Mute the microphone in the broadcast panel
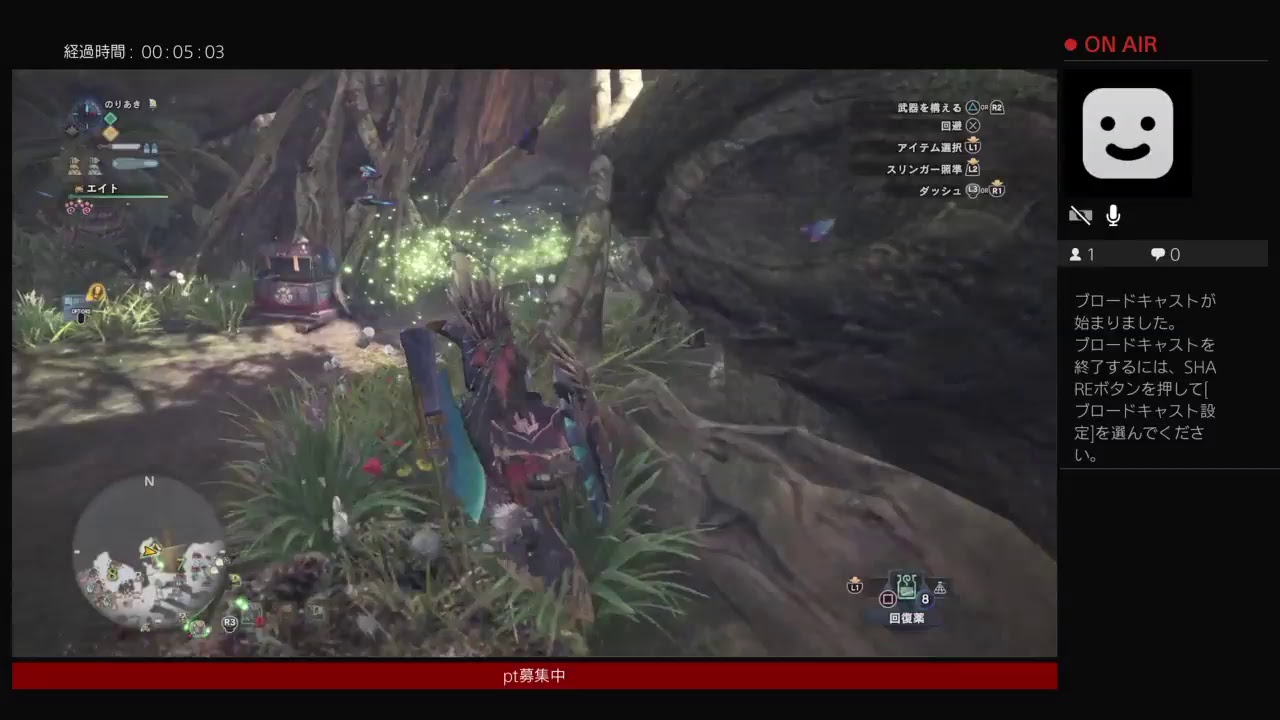 [1112, 215]
